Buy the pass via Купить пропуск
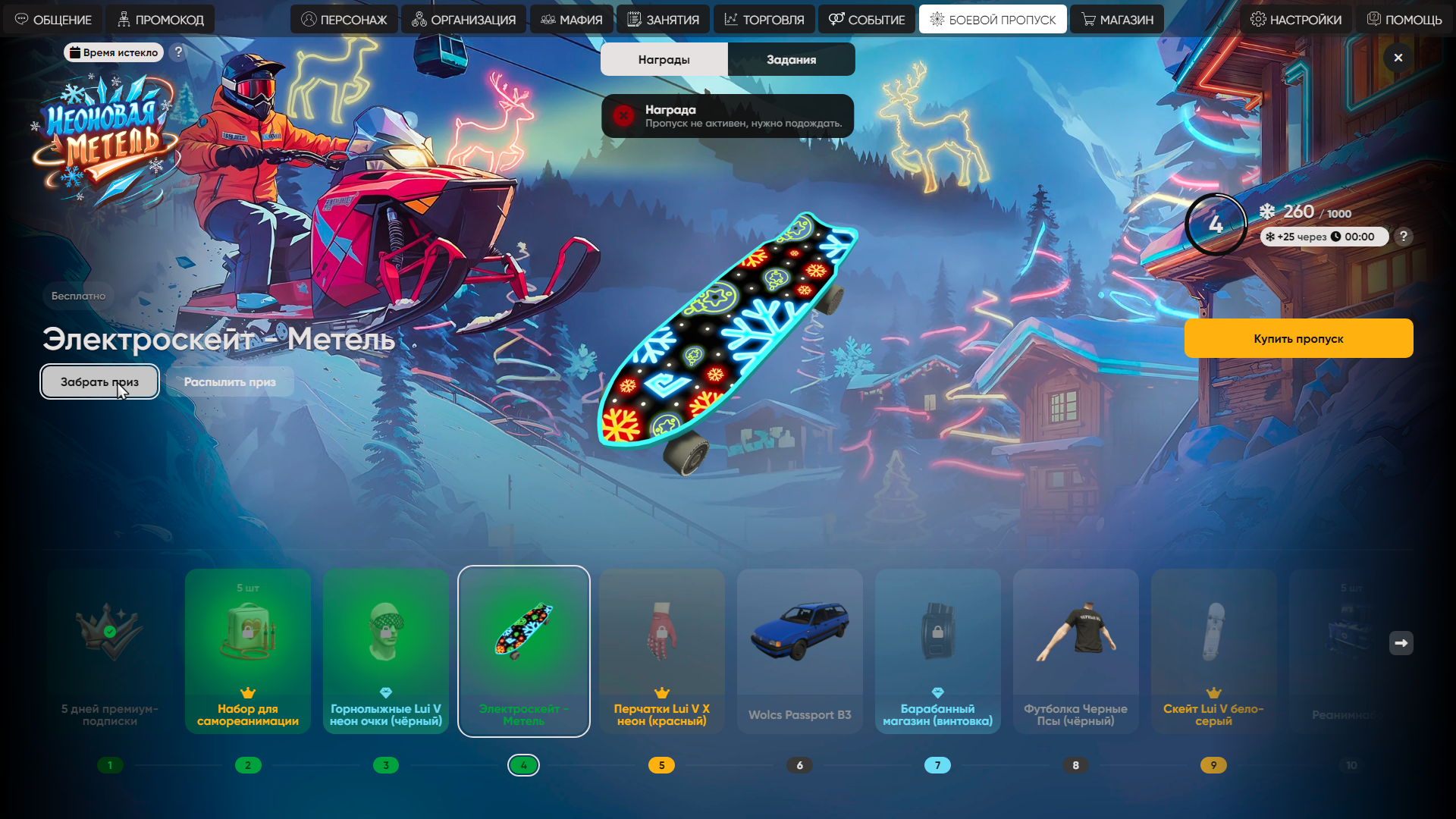Screen dimensions: 1456x819 pos(1298,338)
